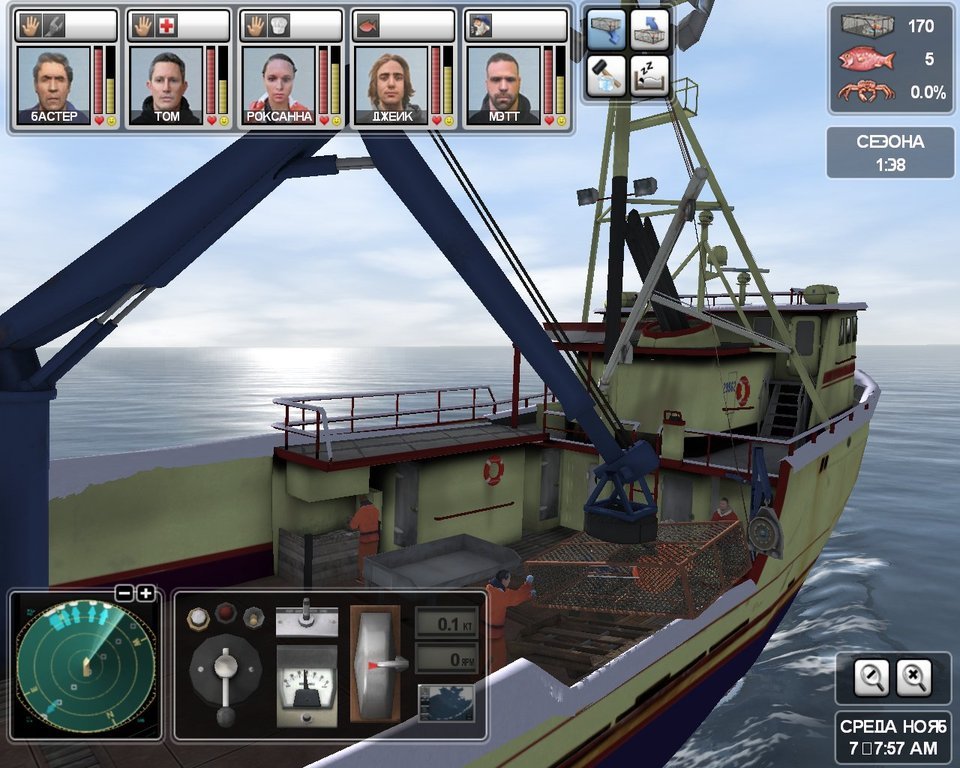The image size is (960, 768).
Task: Flip the toggle switch above the gauge
Action: point(306,618)
